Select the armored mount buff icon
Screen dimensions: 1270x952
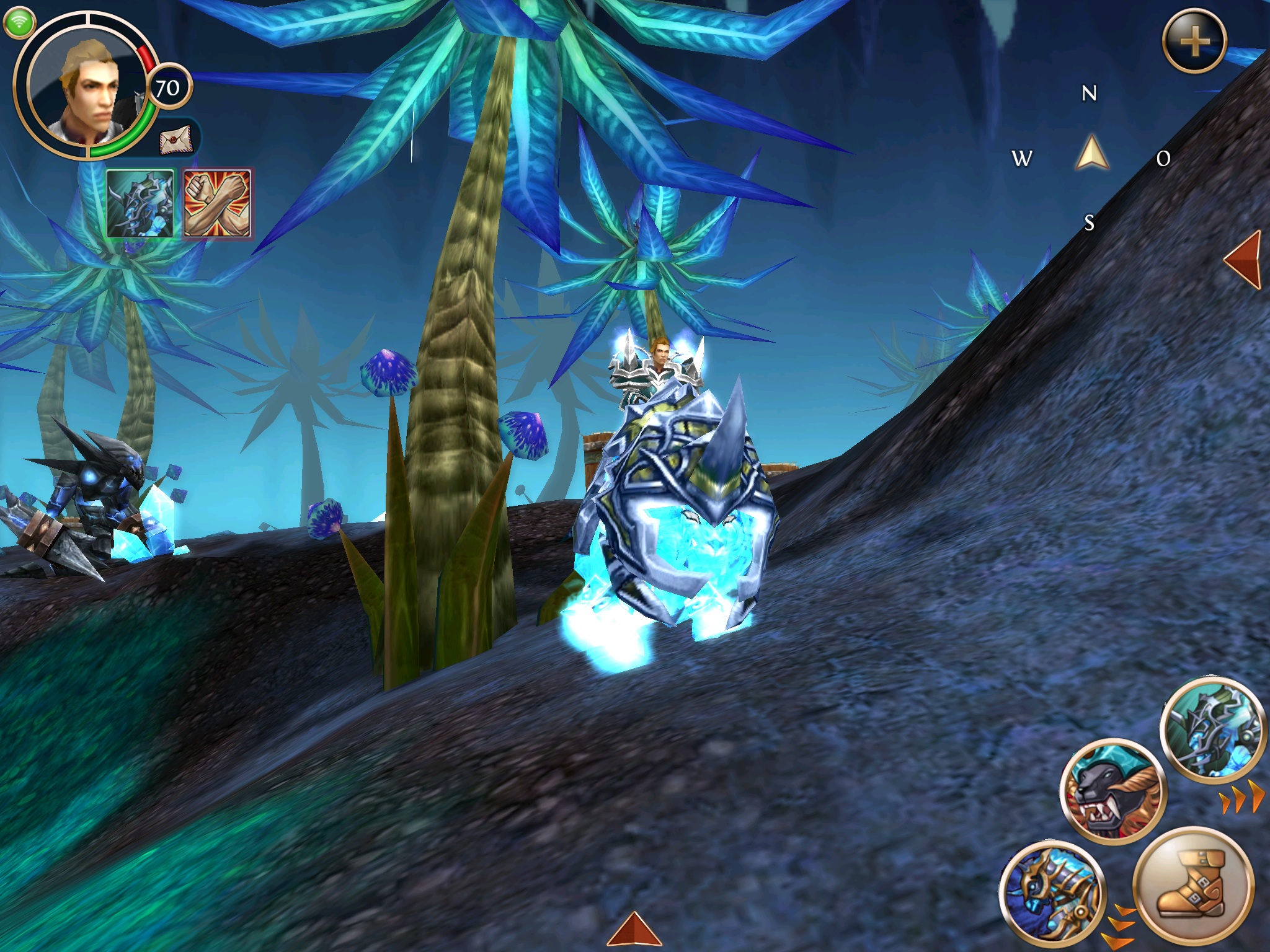(140, 203)
